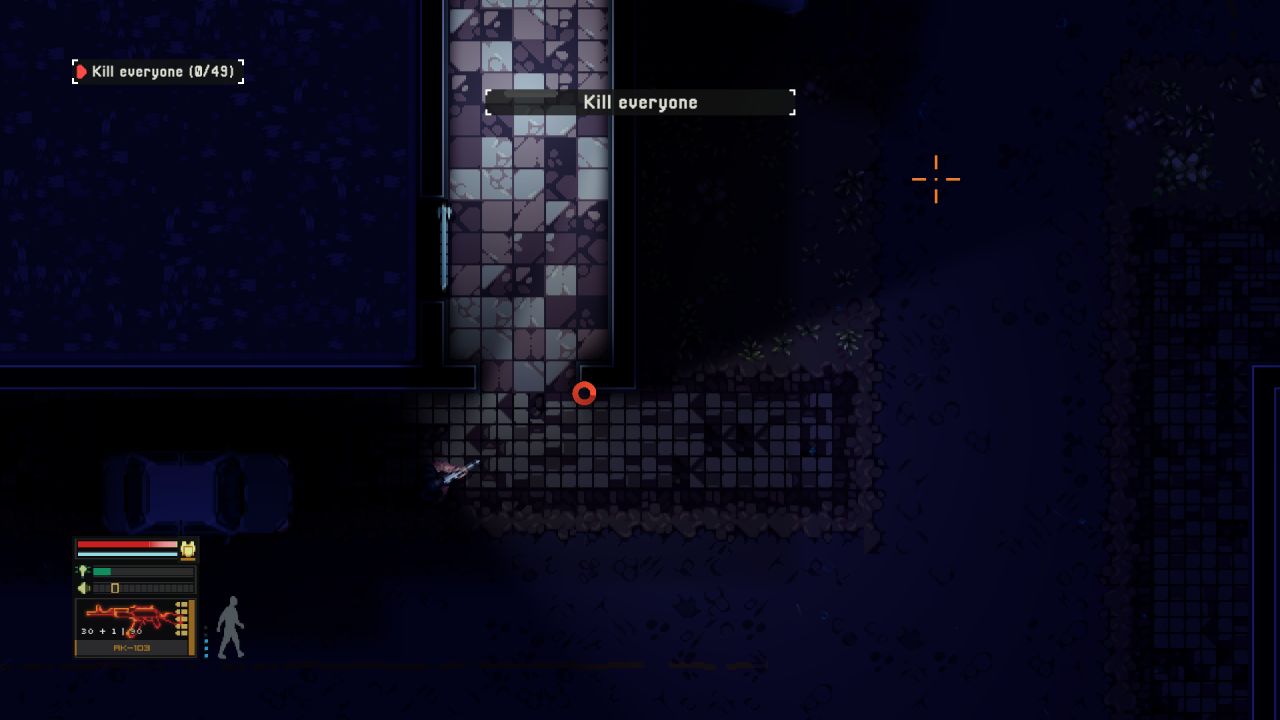Viewport: 1280px width, 720px height.
Task: Click the Kill everyone objective tracker
Action: click(x=158, y=72)
